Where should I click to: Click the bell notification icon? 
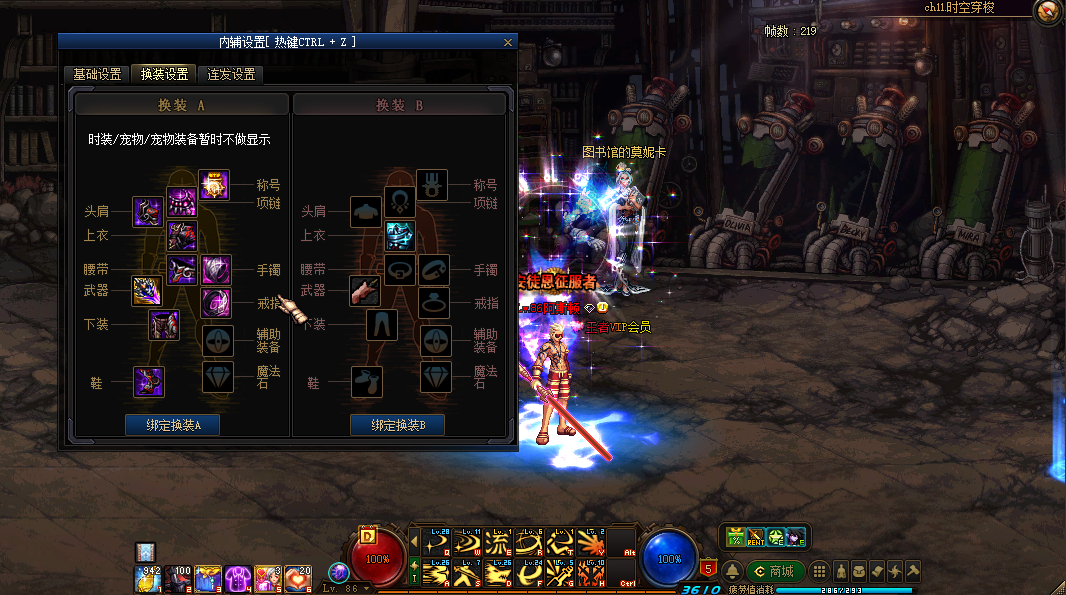coord(733,571)
